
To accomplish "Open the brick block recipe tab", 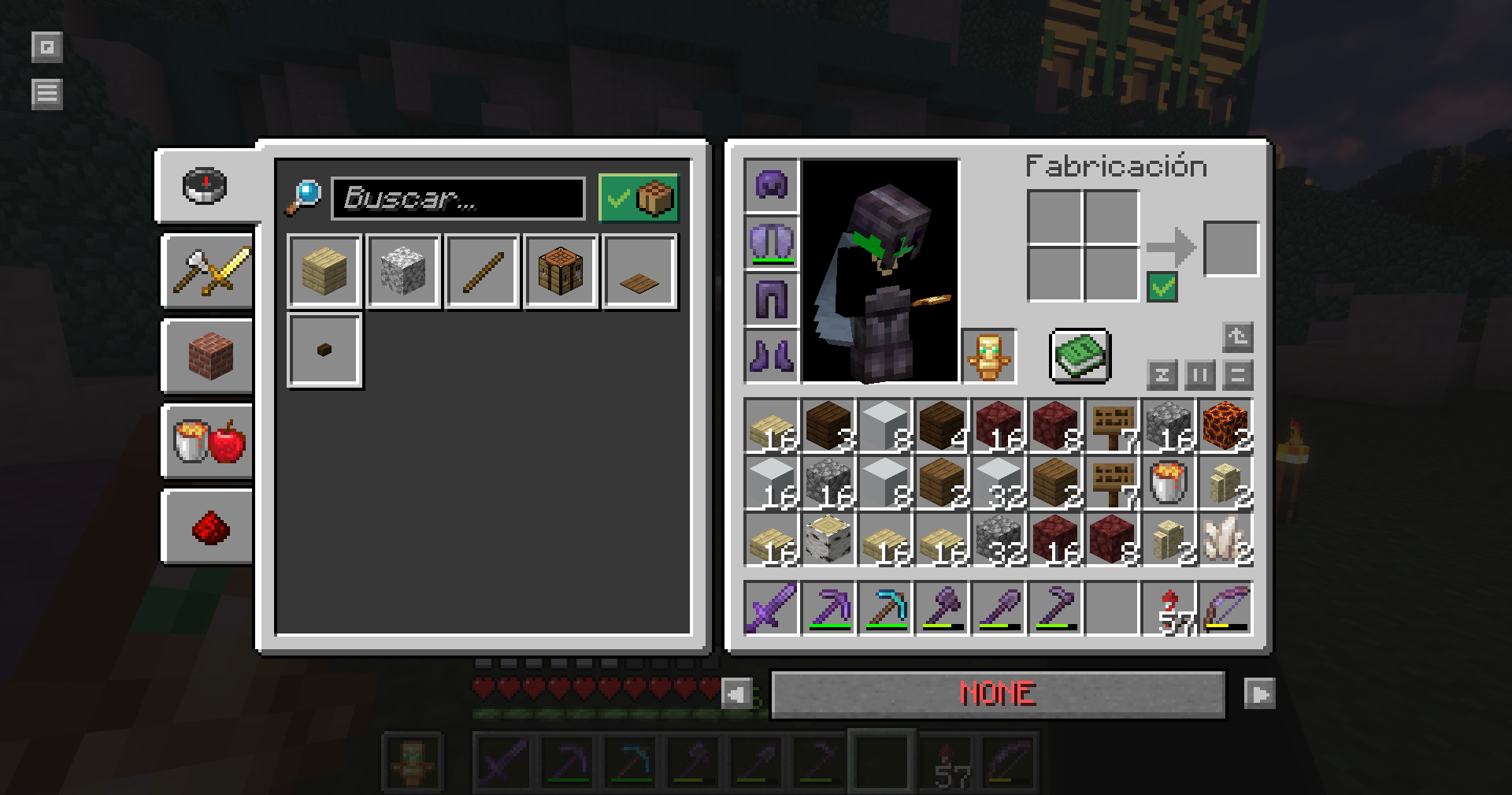I will click(209, 356).
